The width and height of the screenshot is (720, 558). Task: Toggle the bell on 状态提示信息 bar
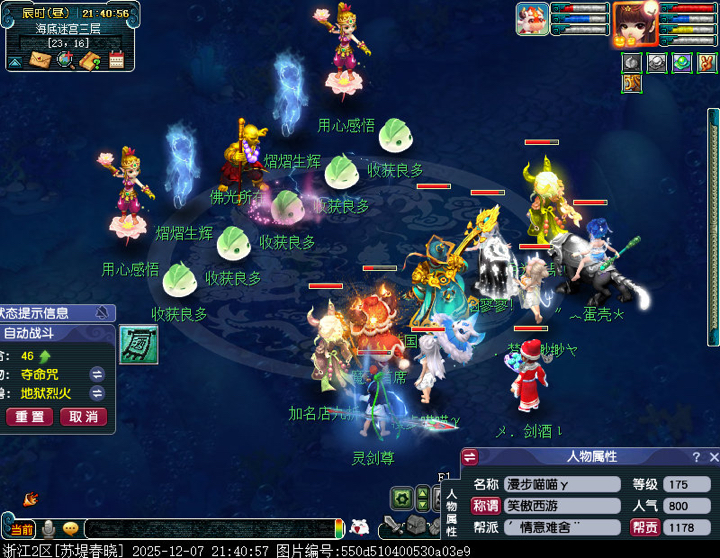pyautogui.click(x=102, y=313)
